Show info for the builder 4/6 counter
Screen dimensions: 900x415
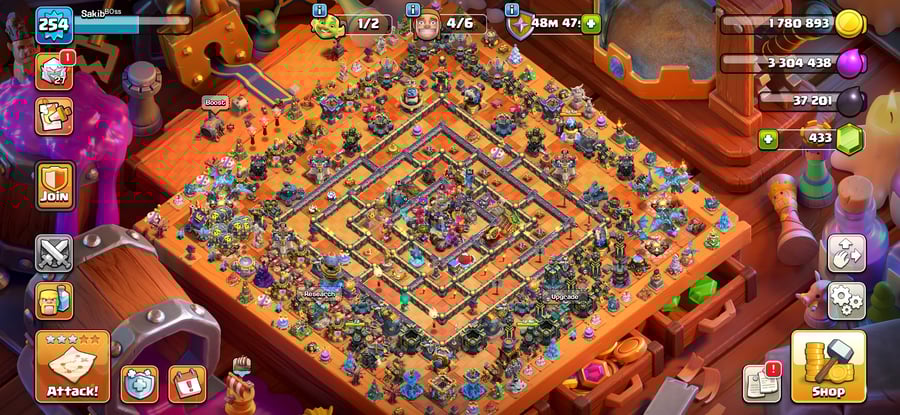[413, 10]
